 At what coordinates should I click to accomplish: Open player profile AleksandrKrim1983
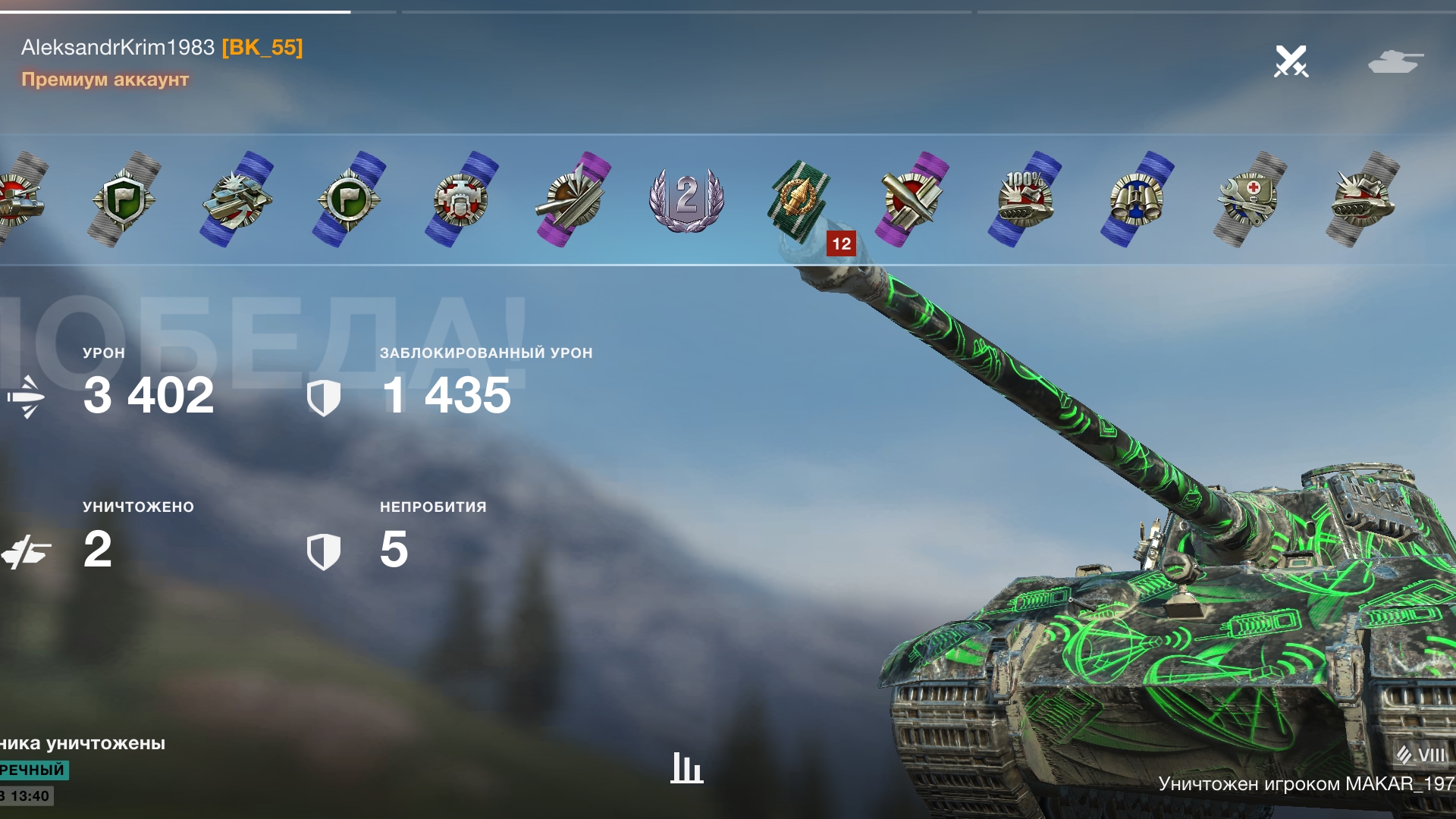click(x=118, y=47)
